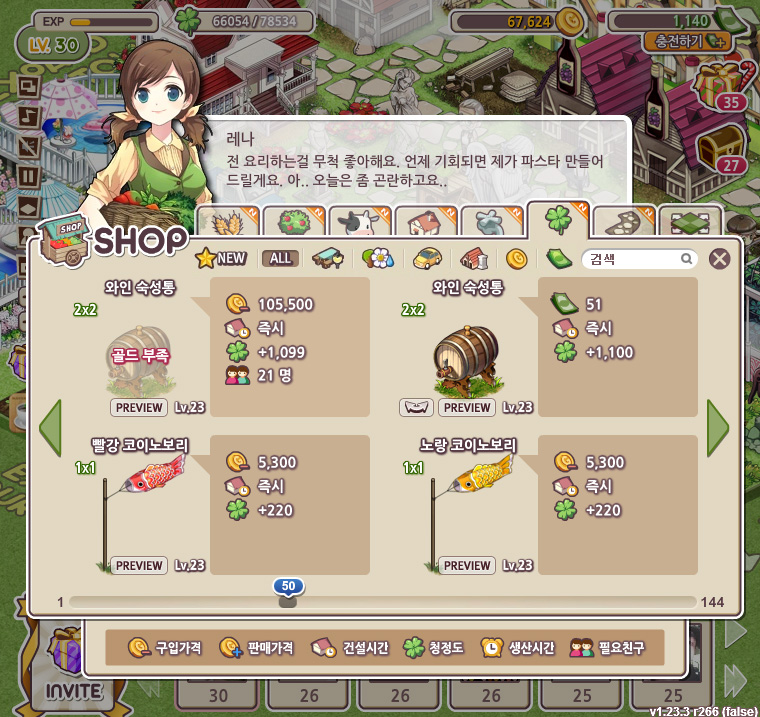
Task: Select the ALL filter in the shop
Action: pyautogui.click(x=280, y=258)
